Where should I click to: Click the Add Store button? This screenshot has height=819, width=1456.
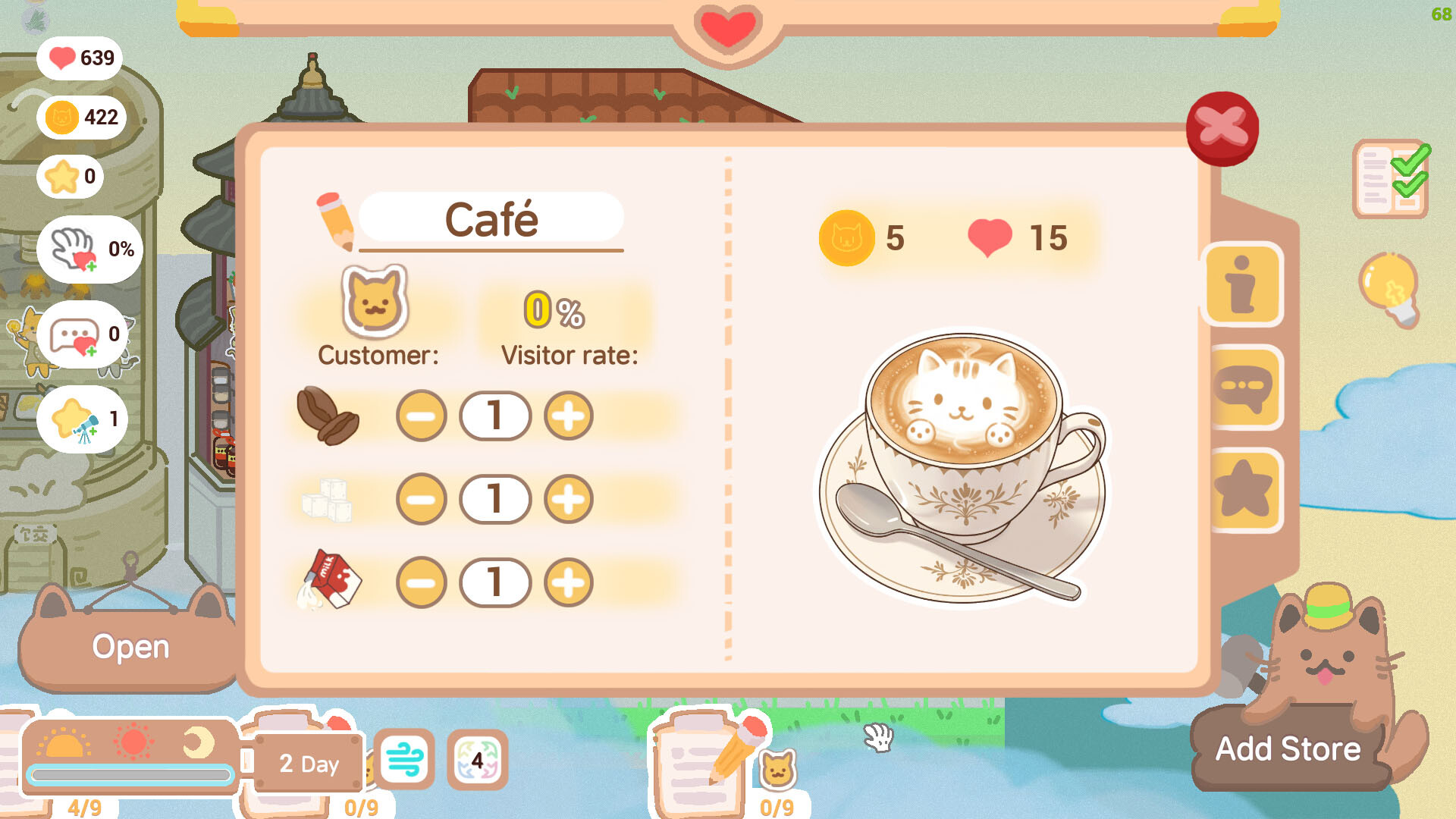[x=1287, y=749]
